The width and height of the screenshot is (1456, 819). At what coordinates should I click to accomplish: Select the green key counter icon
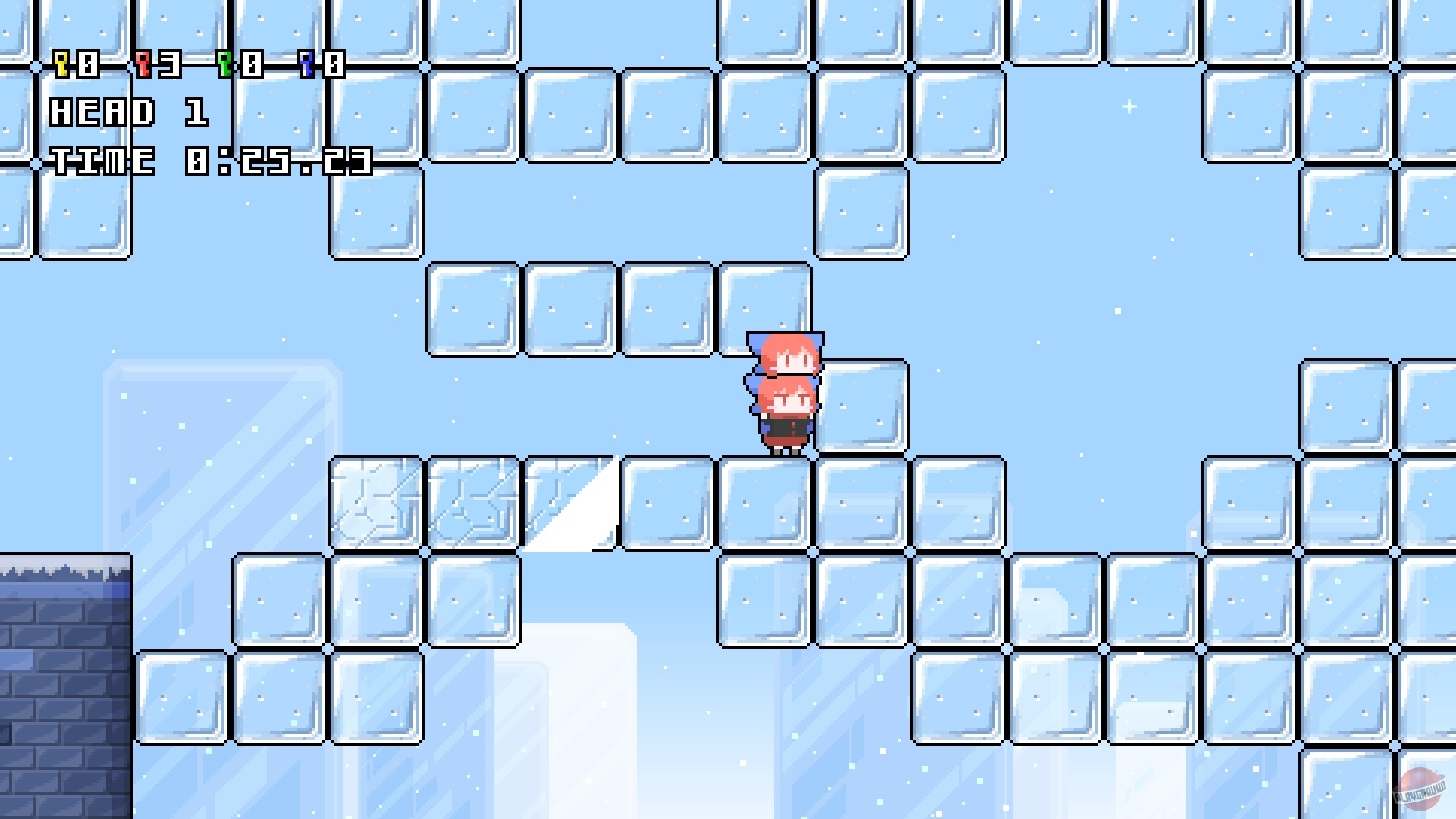coord(226,64)
